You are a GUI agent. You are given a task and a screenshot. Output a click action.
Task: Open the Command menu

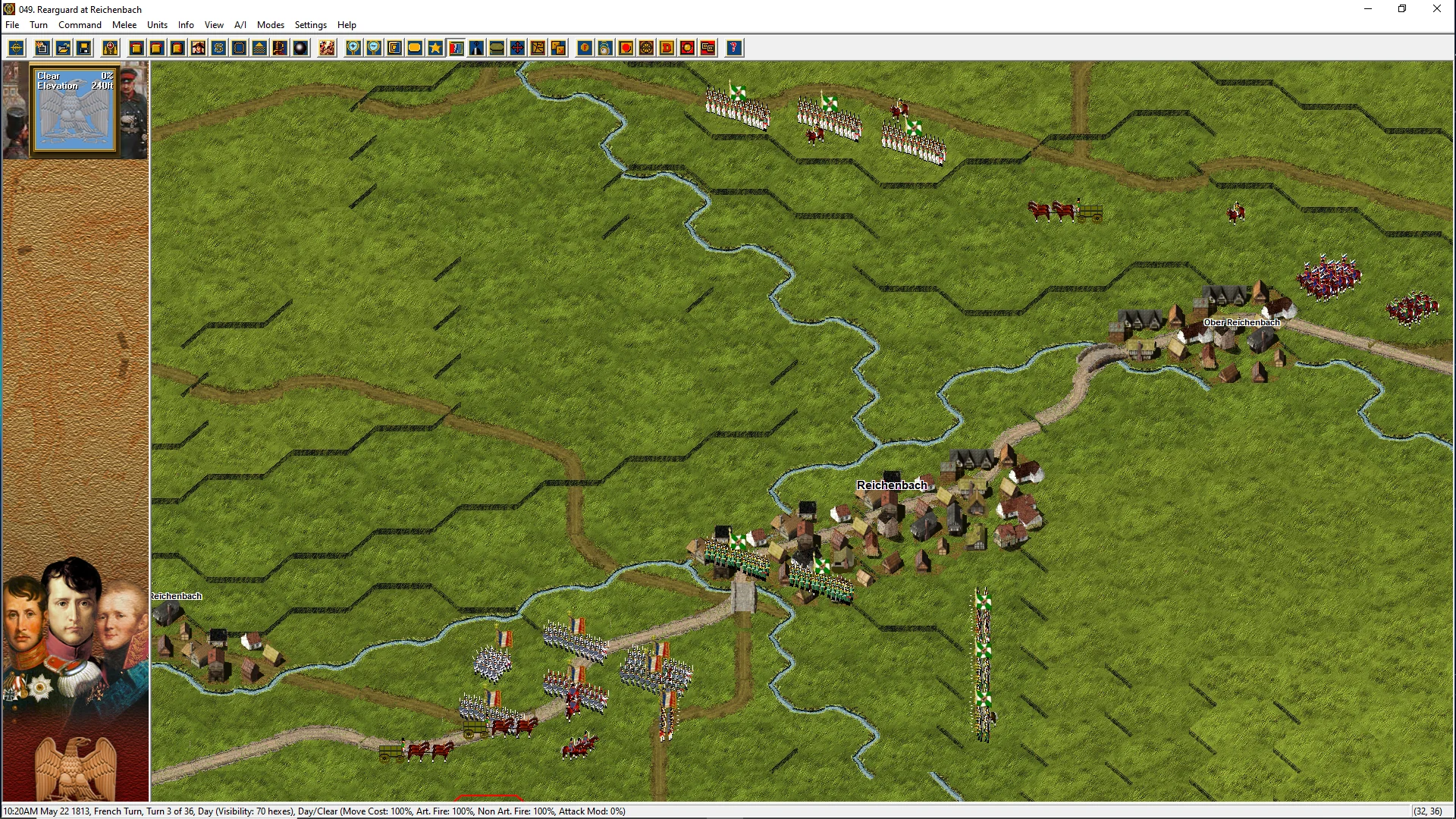(80, 25)
